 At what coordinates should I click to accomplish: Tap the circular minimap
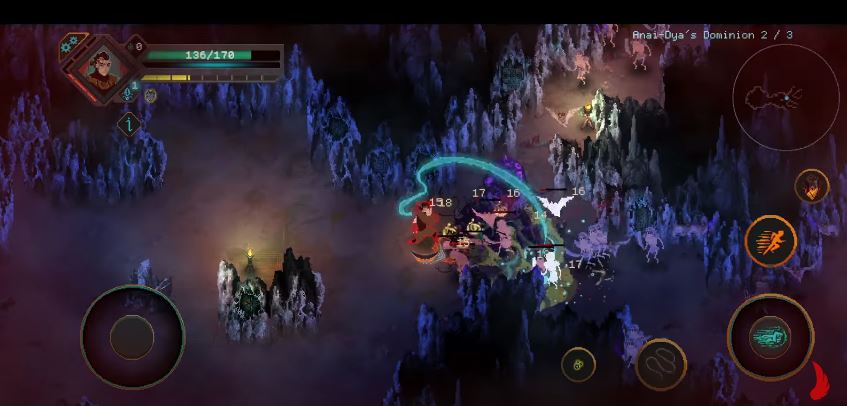click(x=785, y=97)
